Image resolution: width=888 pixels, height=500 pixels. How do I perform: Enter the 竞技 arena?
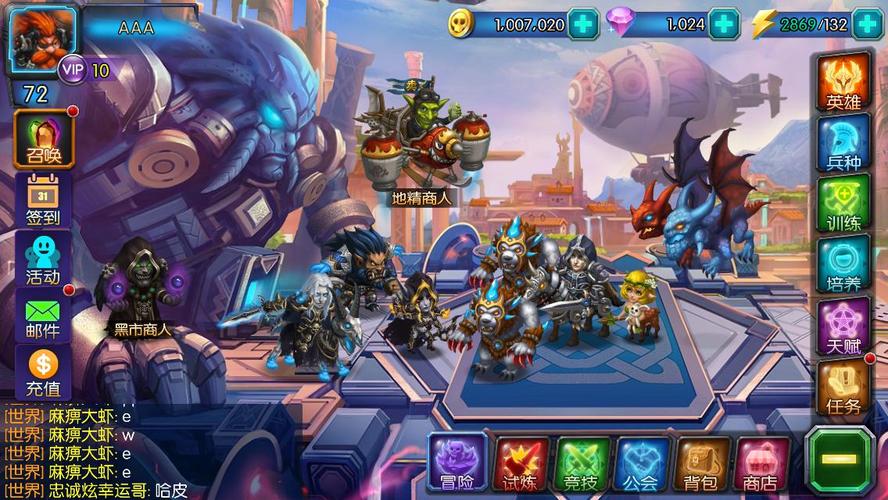click(x=582, y=464)
